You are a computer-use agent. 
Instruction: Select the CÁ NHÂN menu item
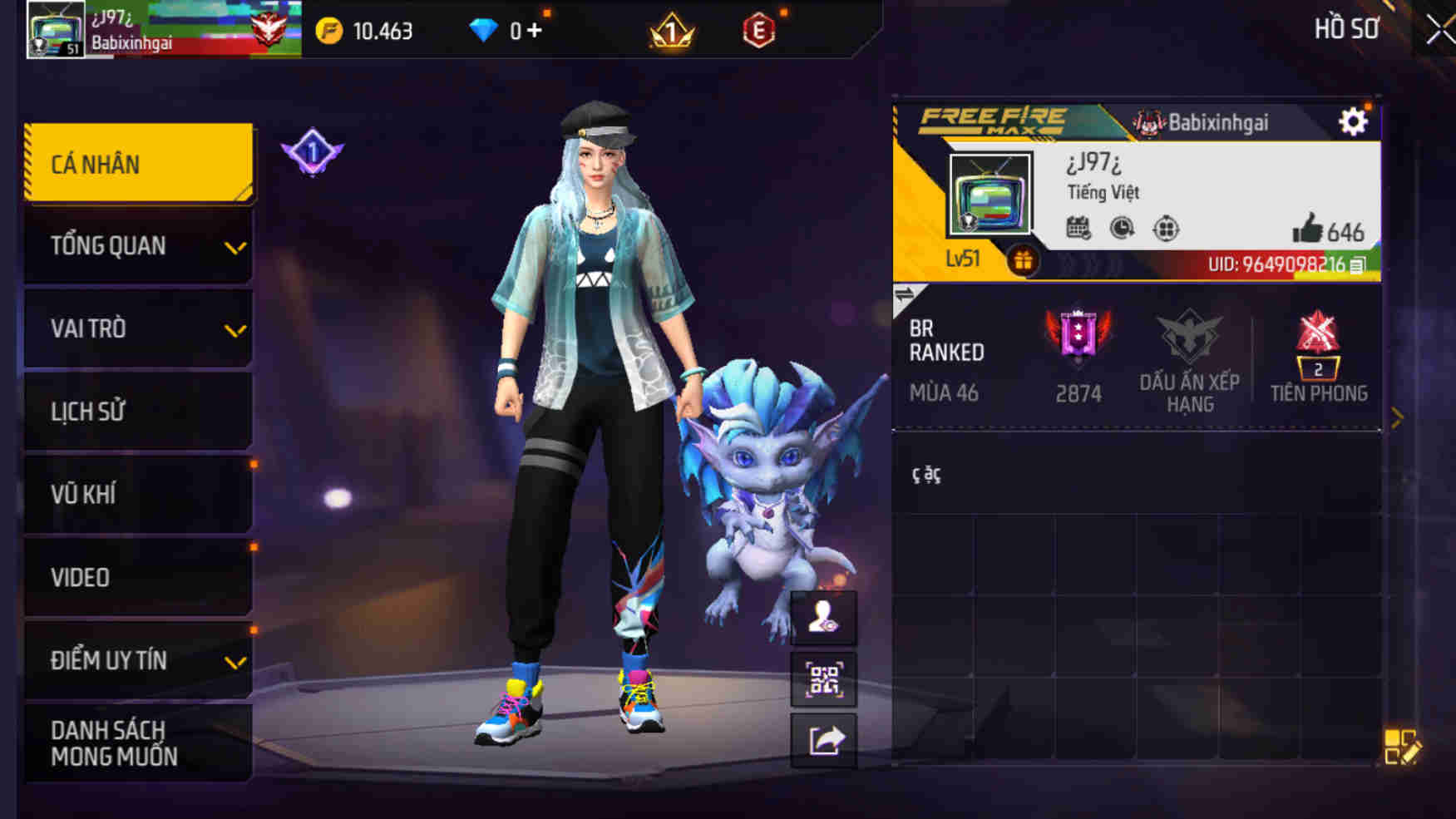tap(138, 163)
